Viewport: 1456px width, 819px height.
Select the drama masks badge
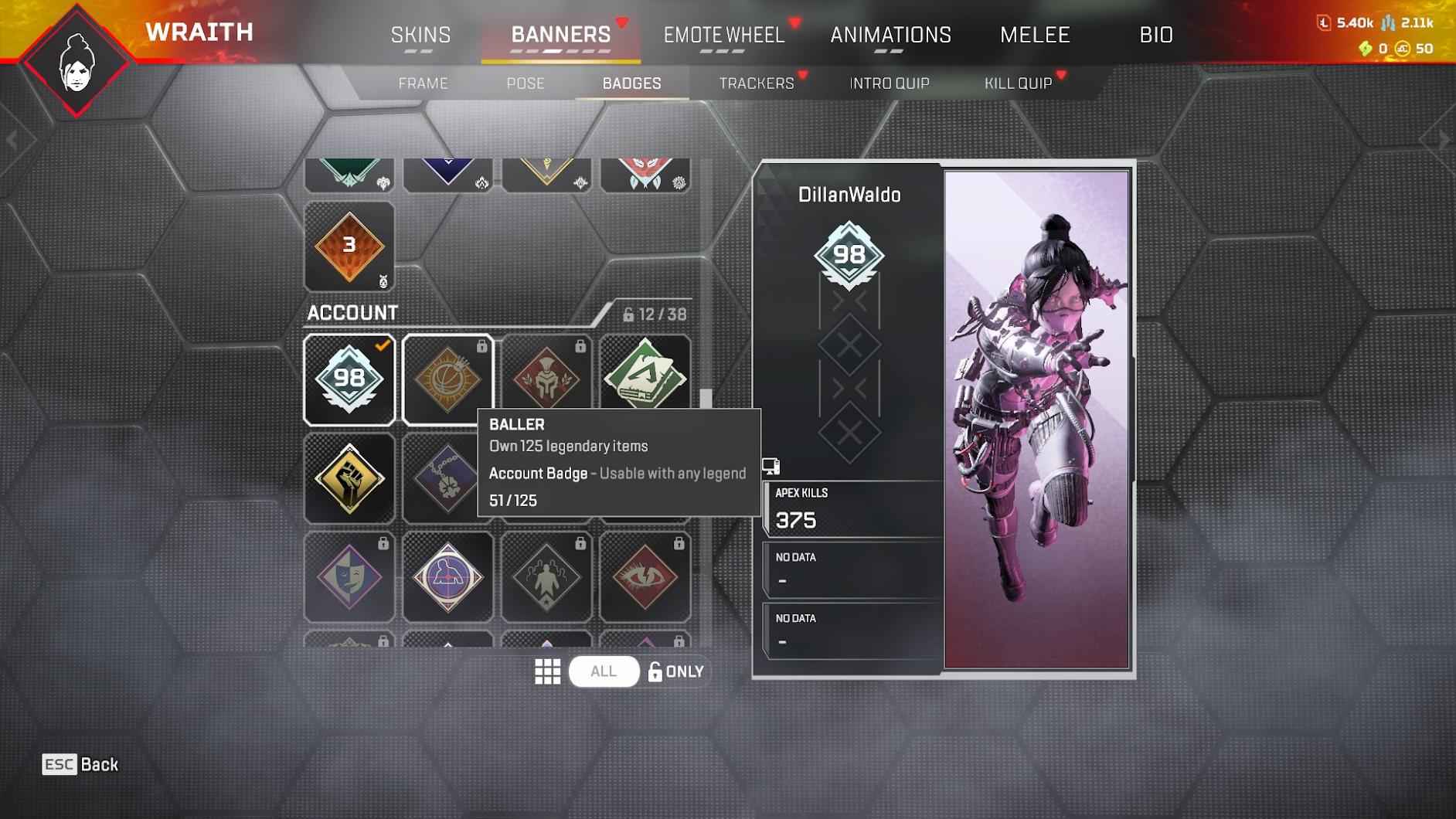349,576
